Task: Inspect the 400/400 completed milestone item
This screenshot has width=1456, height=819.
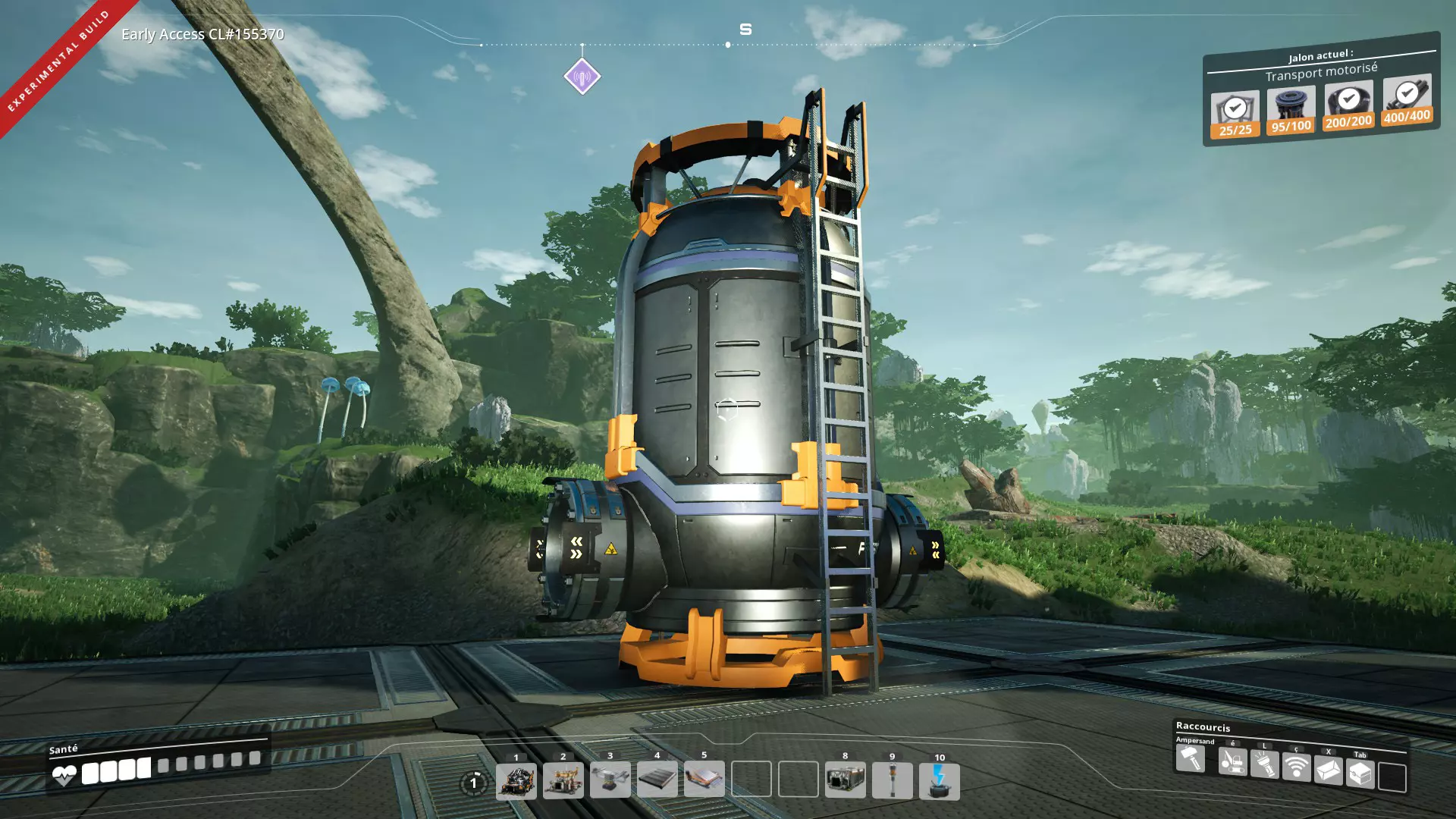Action: tap(1407, 100)
